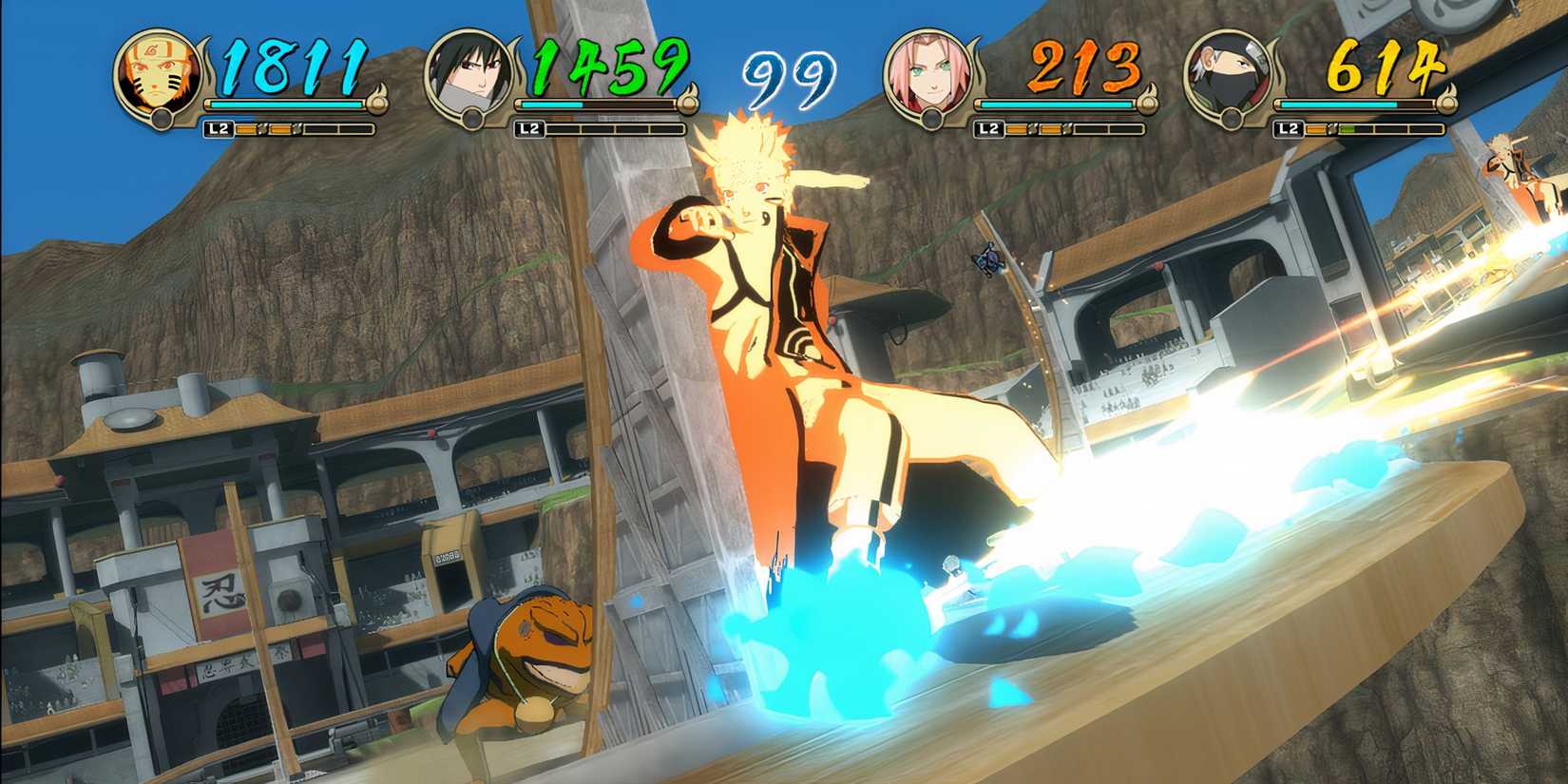The width and height of the screenshot is (1568, 784).
Task: Toggle Kakashi's L2 support indicator
Action: 1289,126
